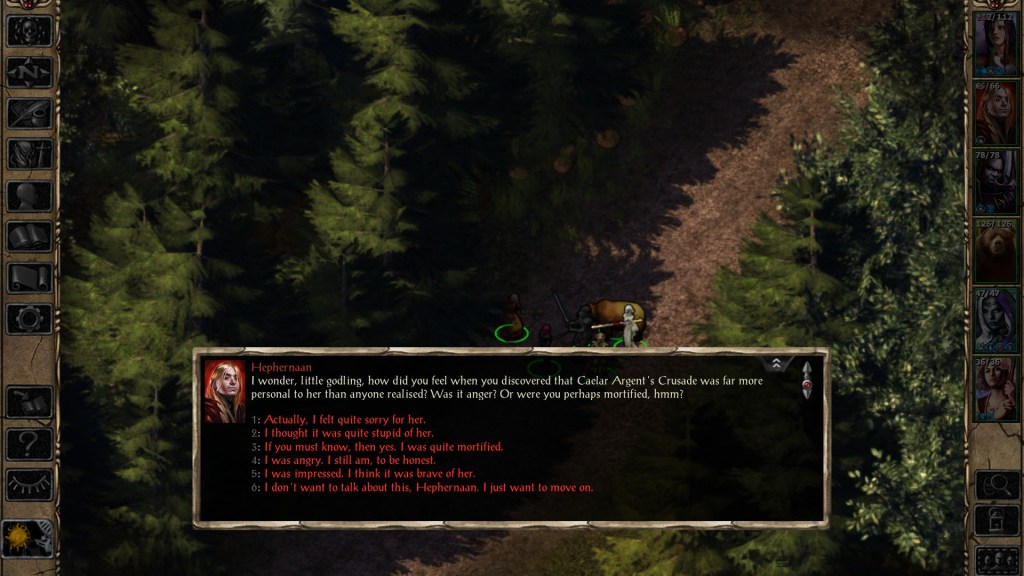The height and width of the screenshot is (576, 1024).
Task: Answer "If you must know, then yes" mortified
Action: click(x=383, y=447)
